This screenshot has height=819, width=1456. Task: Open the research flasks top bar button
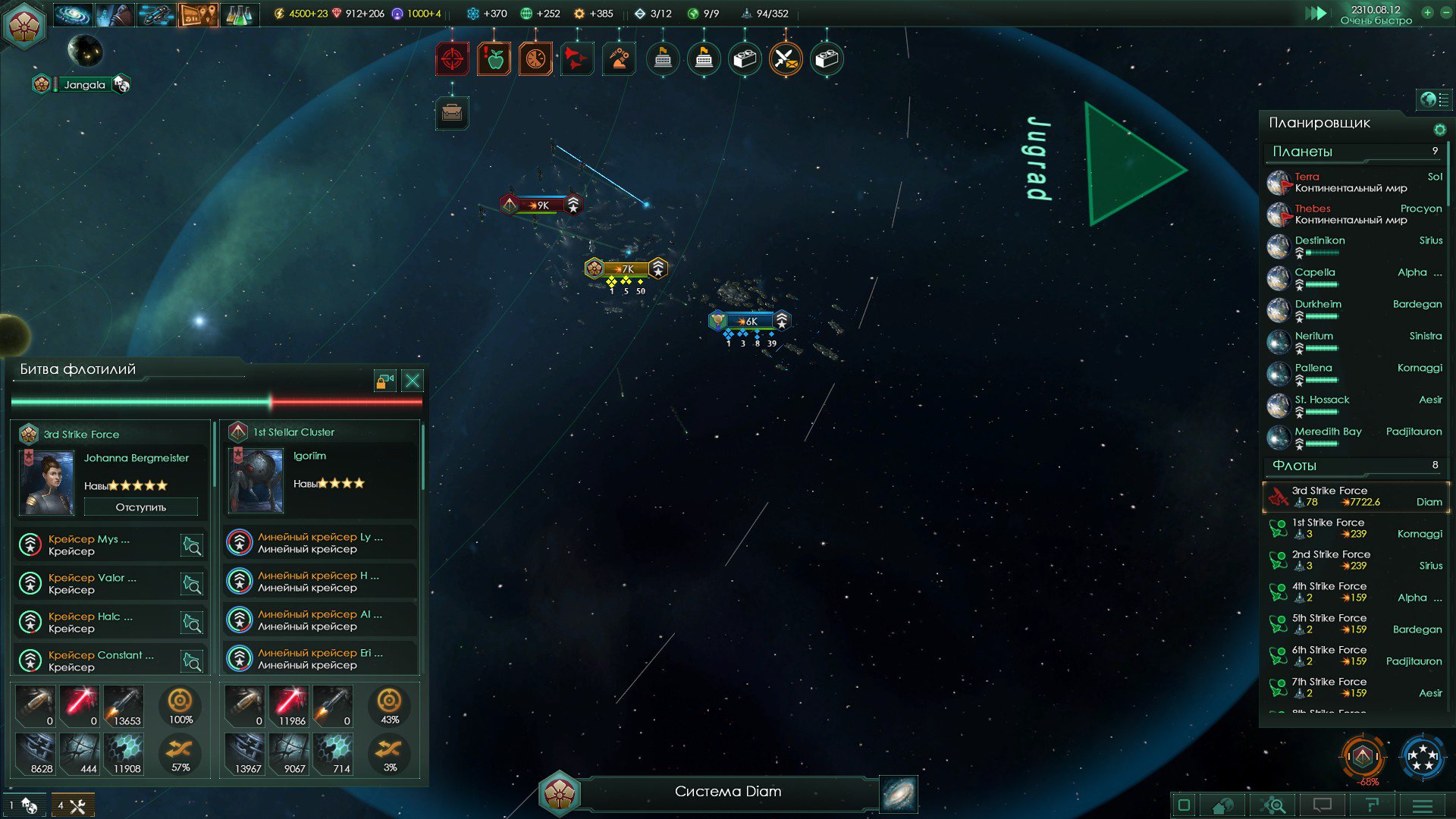pyautogui.click(x=238, y=14)
